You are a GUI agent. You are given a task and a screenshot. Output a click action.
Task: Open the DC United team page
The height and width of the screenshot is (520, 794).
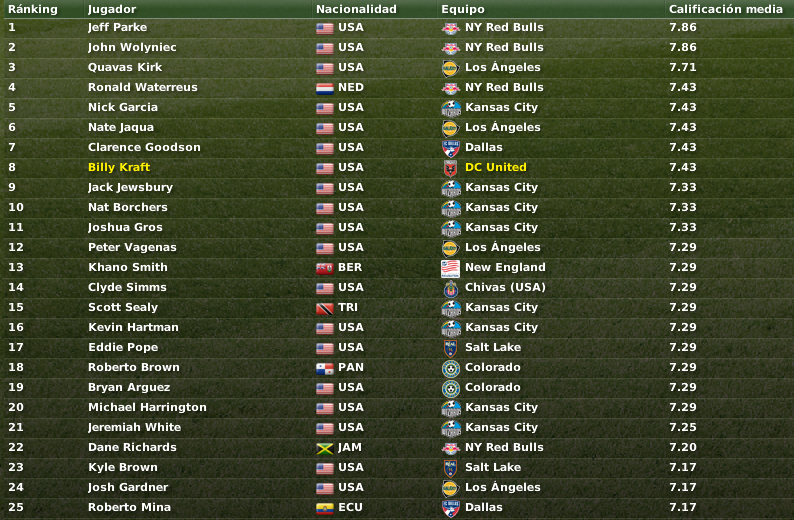click(x=495, y=167)
